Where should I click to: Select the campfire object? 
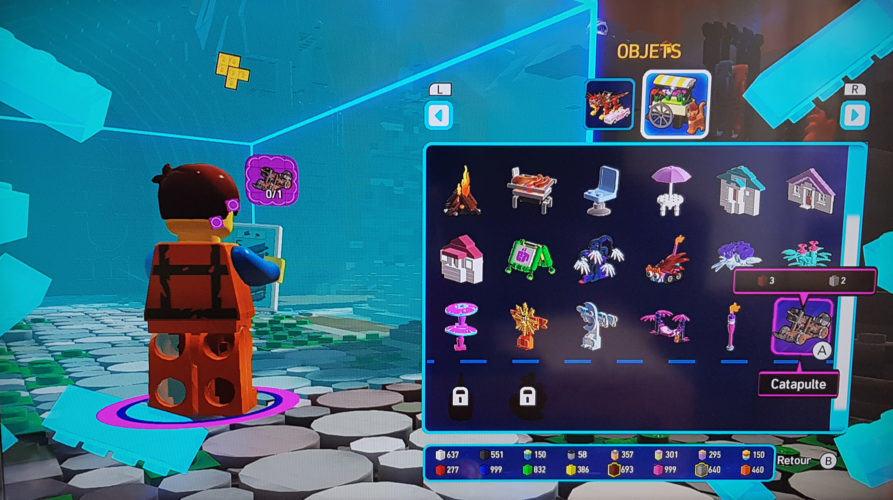[461, 191]
